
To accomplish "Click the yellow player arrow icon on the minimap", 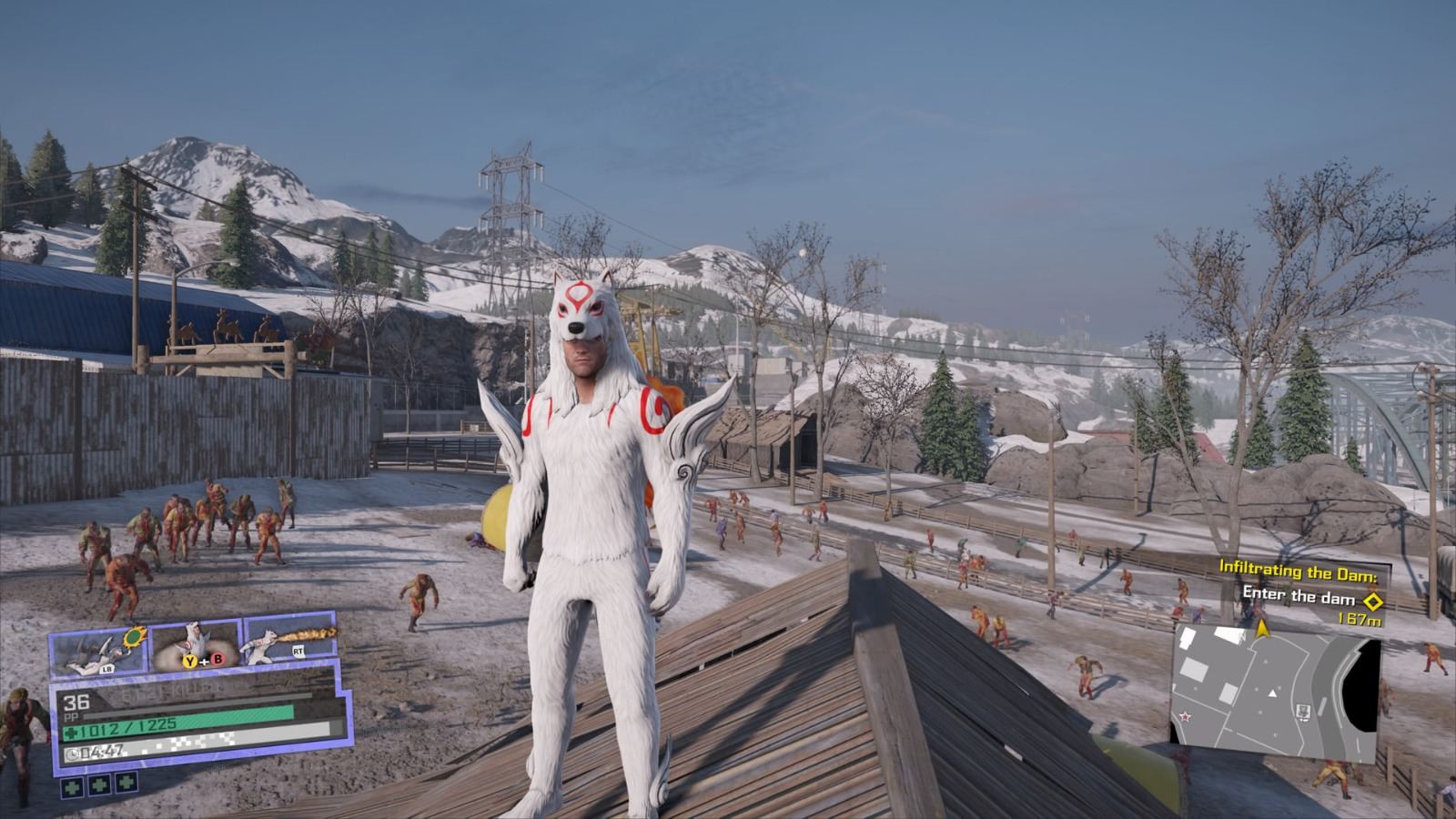I will 1262,628.
